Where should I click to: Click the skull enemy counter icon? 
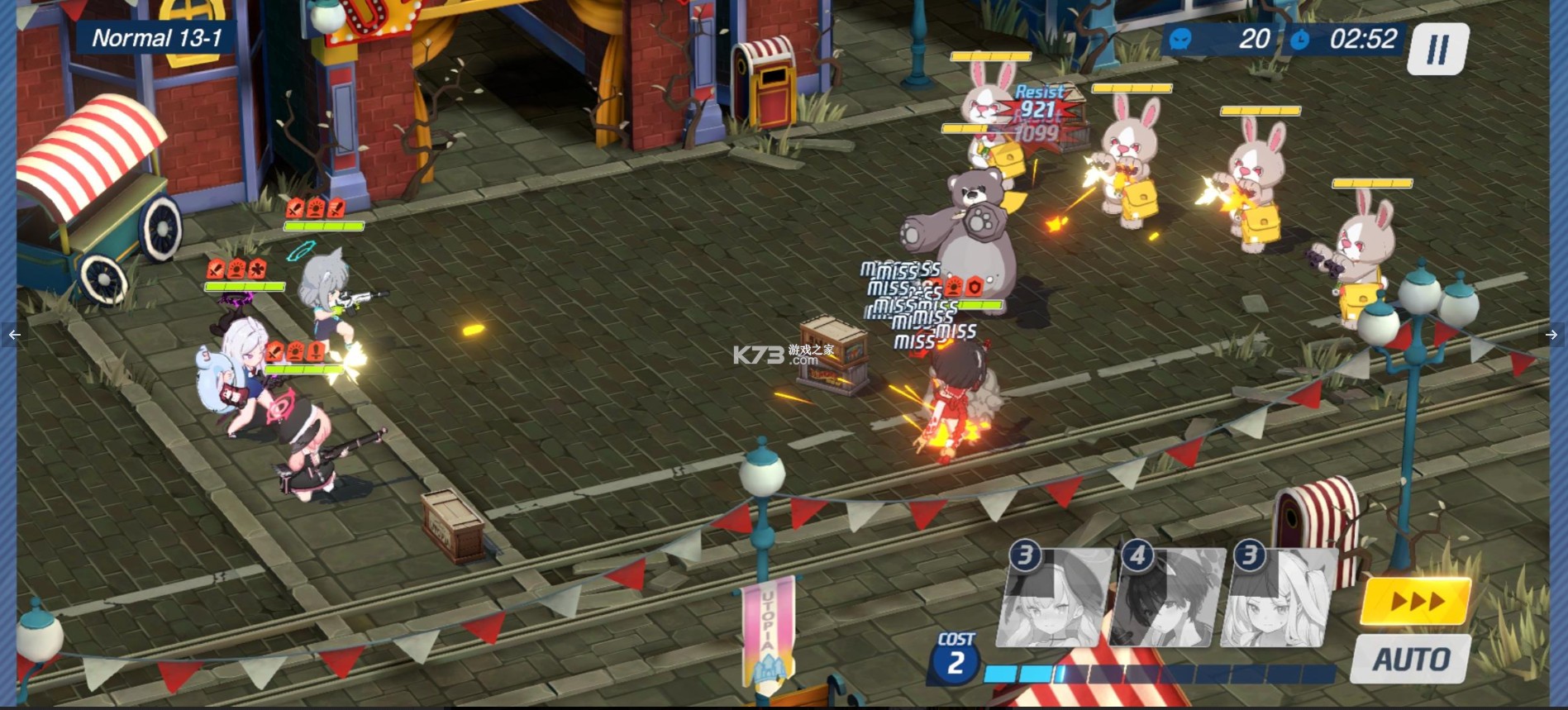point(1179,39)
